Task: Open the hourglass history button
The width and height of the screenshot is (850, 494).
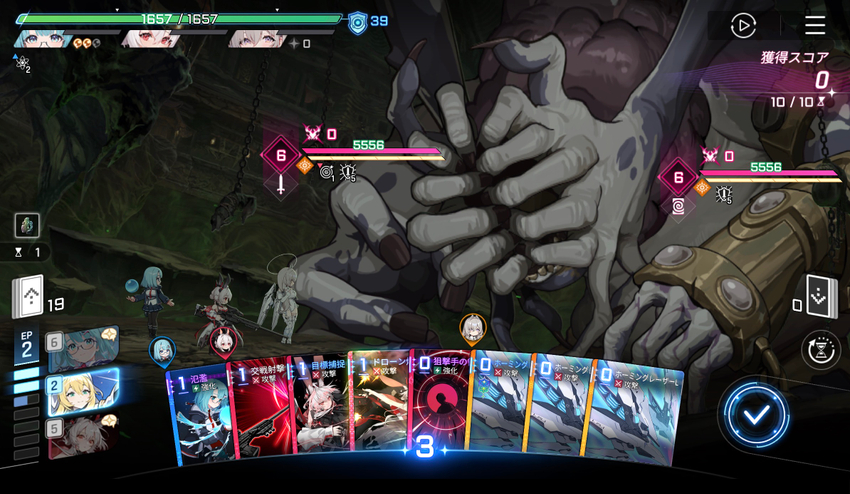Action: pos(825,351)
